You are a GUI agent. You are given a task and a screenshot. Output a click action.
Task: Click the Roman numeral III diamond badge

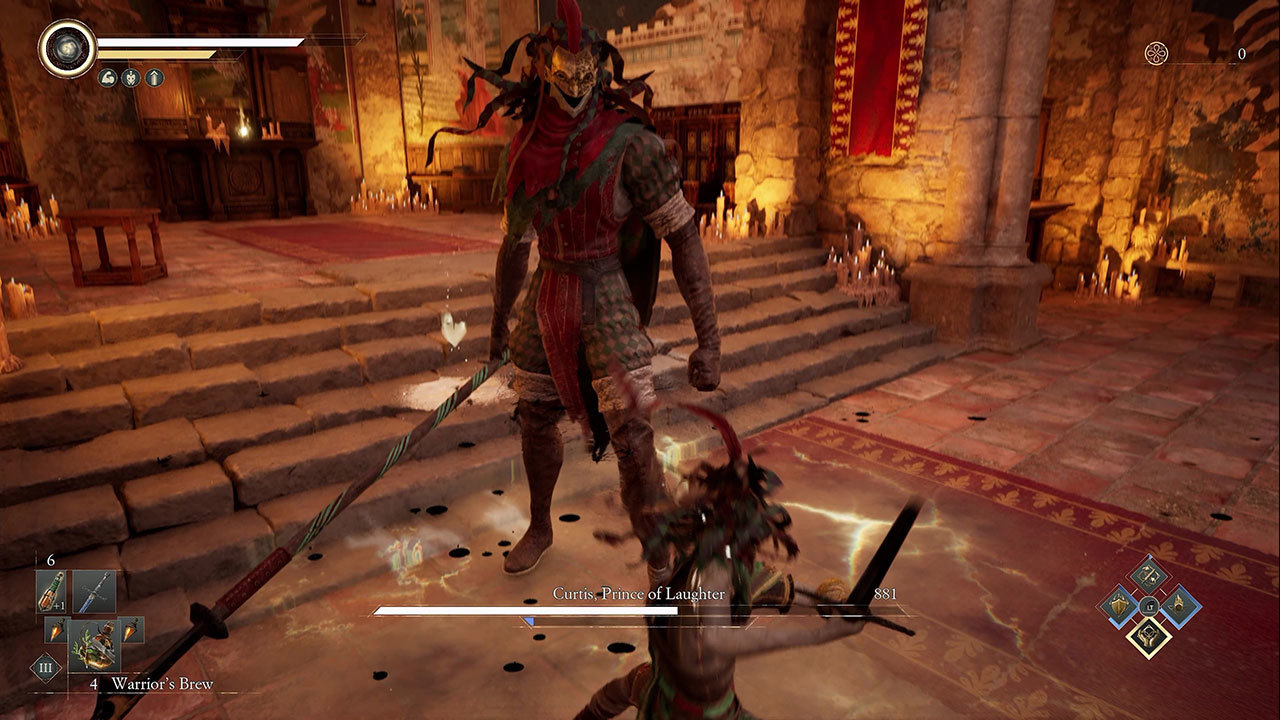click(45, 668)
